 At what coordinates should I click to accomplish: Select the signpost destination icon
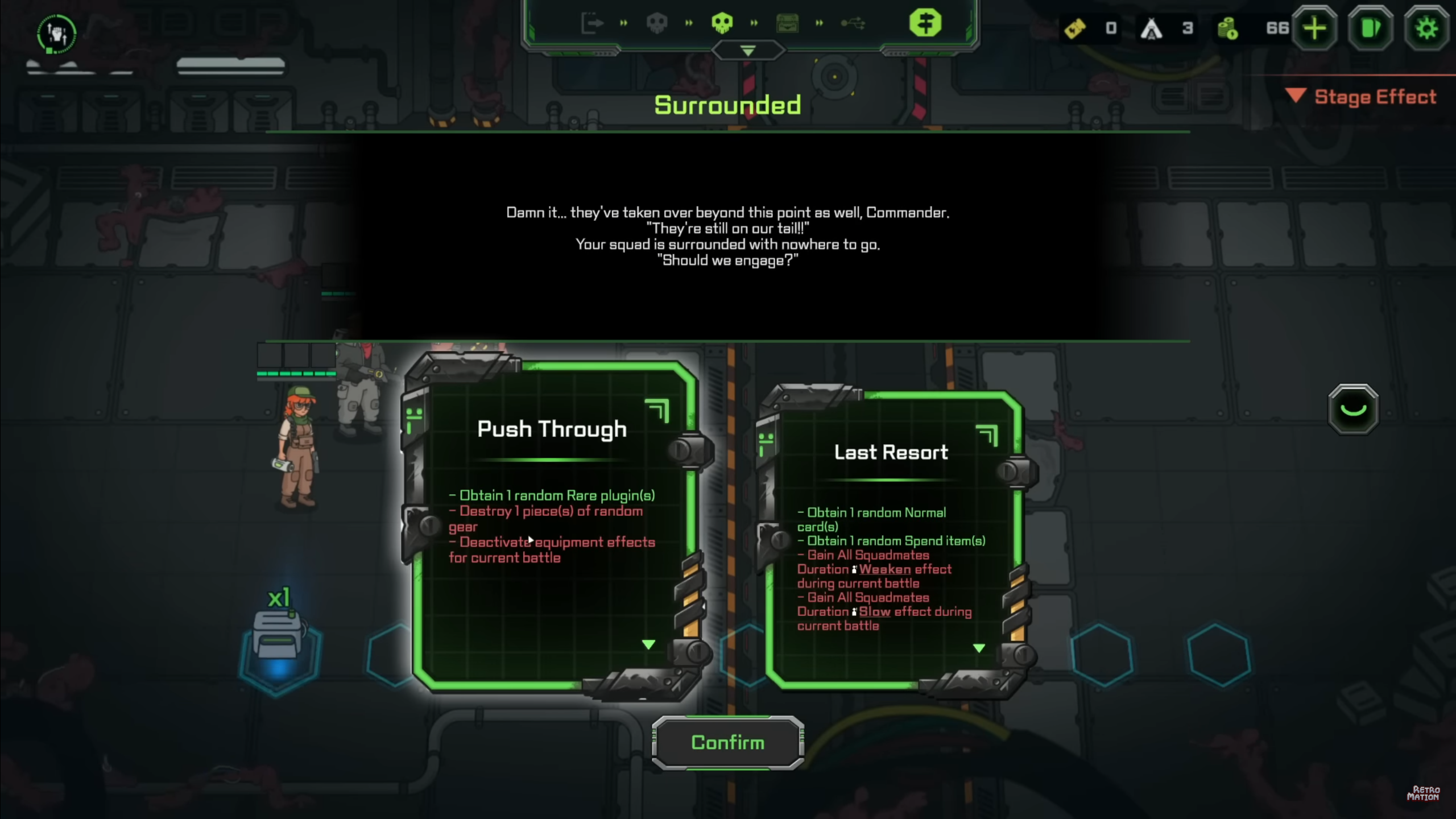click(x=926, y=23)
